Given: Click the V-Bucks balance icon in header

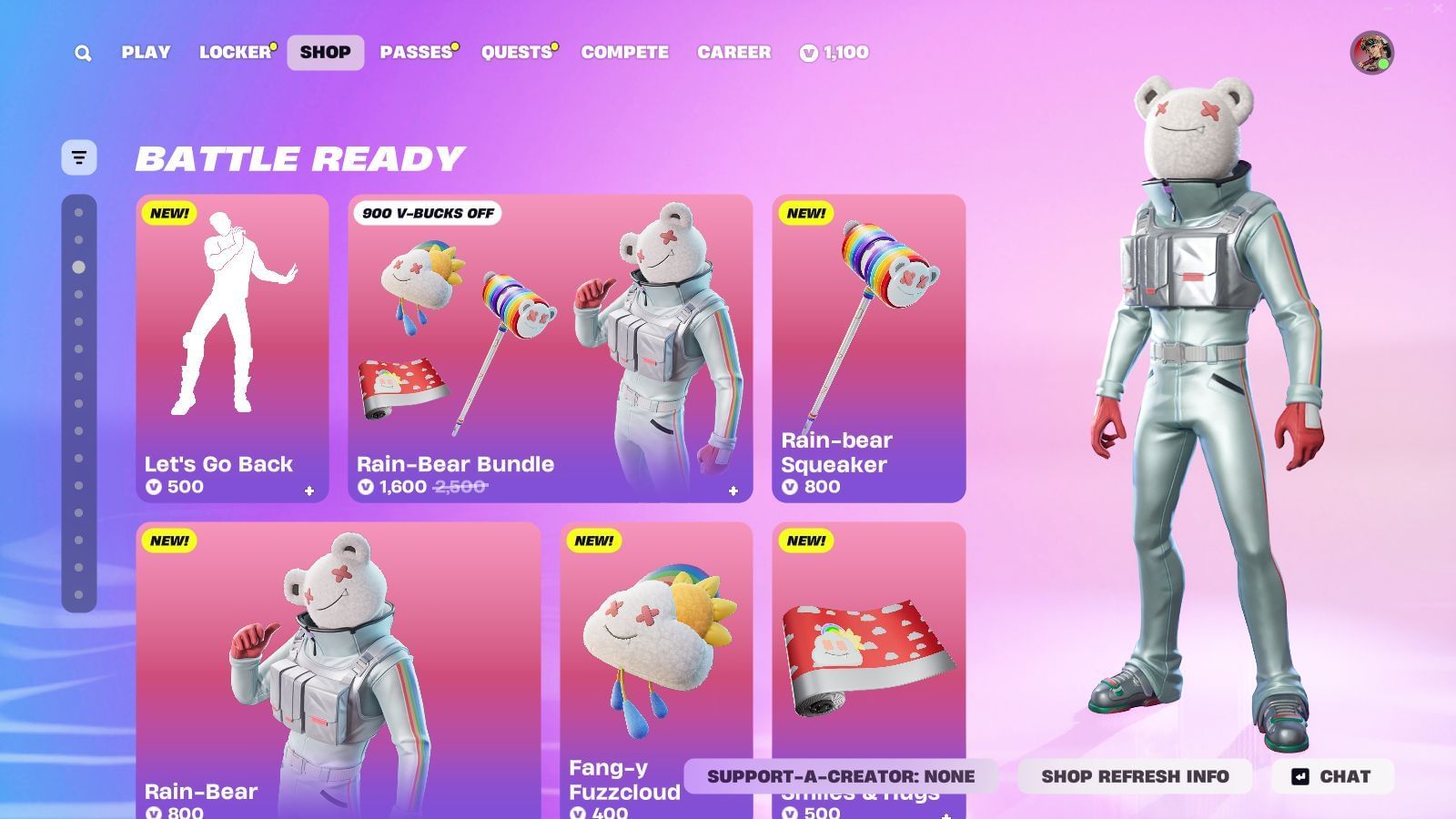Looking at the screenshot, I should 809,52.
